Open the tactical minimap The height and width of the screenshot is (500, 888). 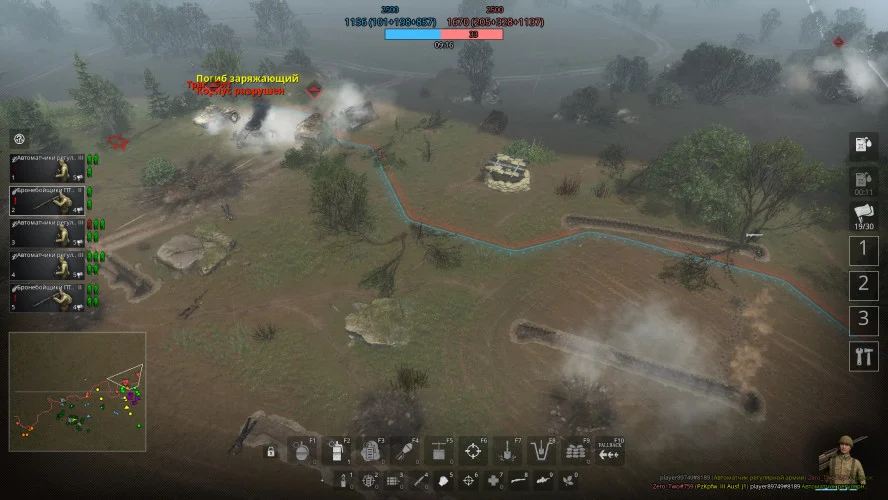(77, 392)
